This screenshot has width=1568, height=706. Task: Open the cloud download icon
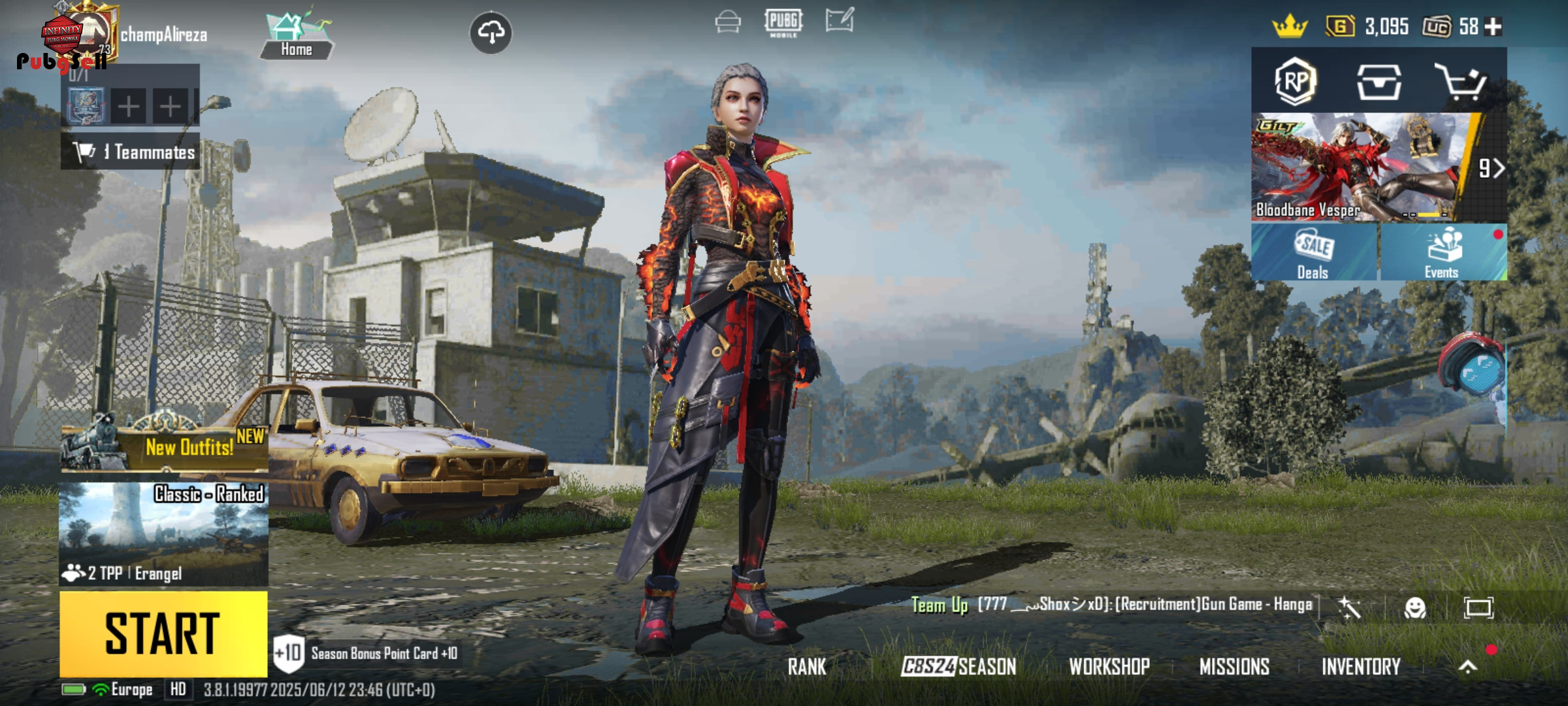491,32
